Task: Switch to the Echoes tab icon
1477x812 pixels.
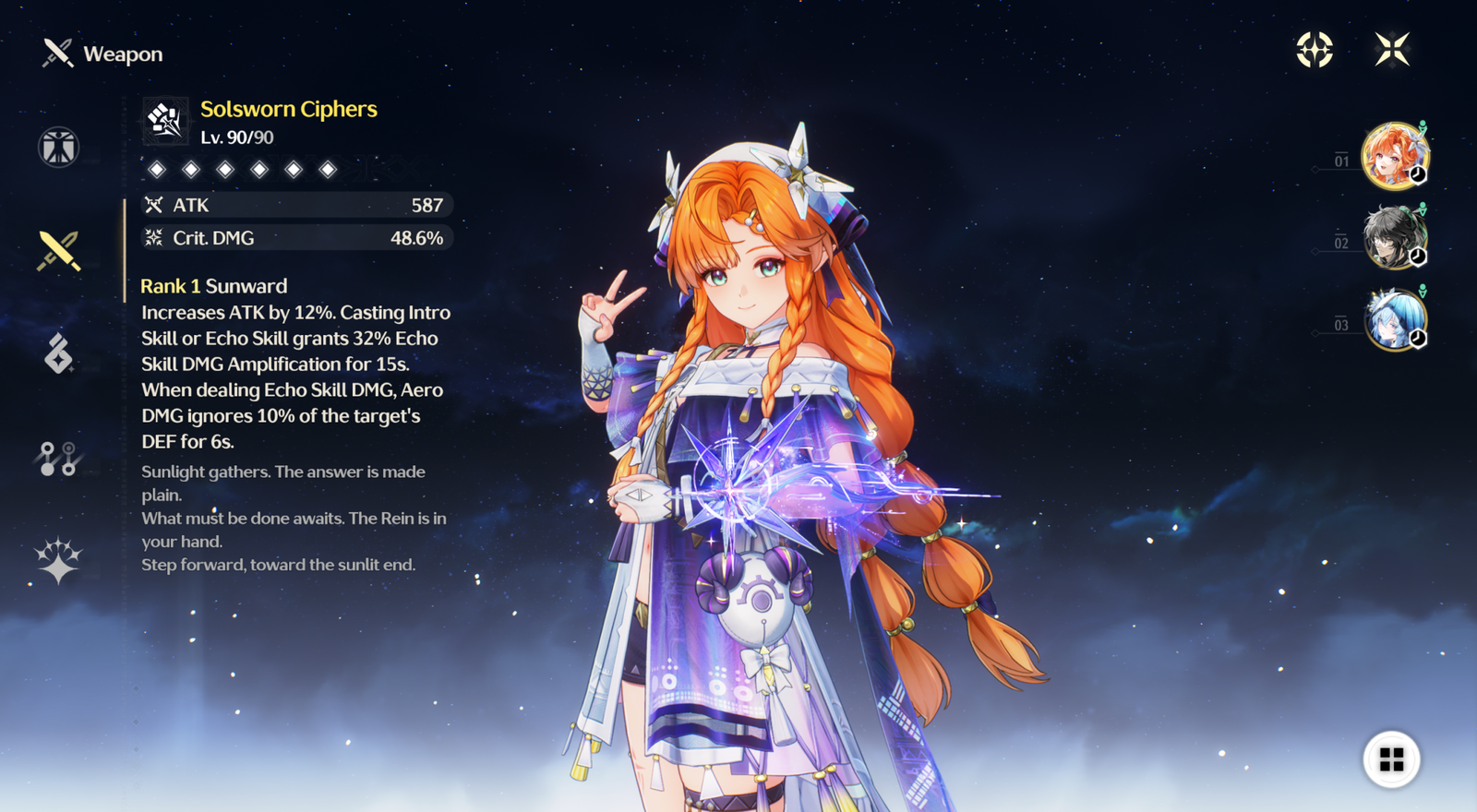Action: point(58,353)
